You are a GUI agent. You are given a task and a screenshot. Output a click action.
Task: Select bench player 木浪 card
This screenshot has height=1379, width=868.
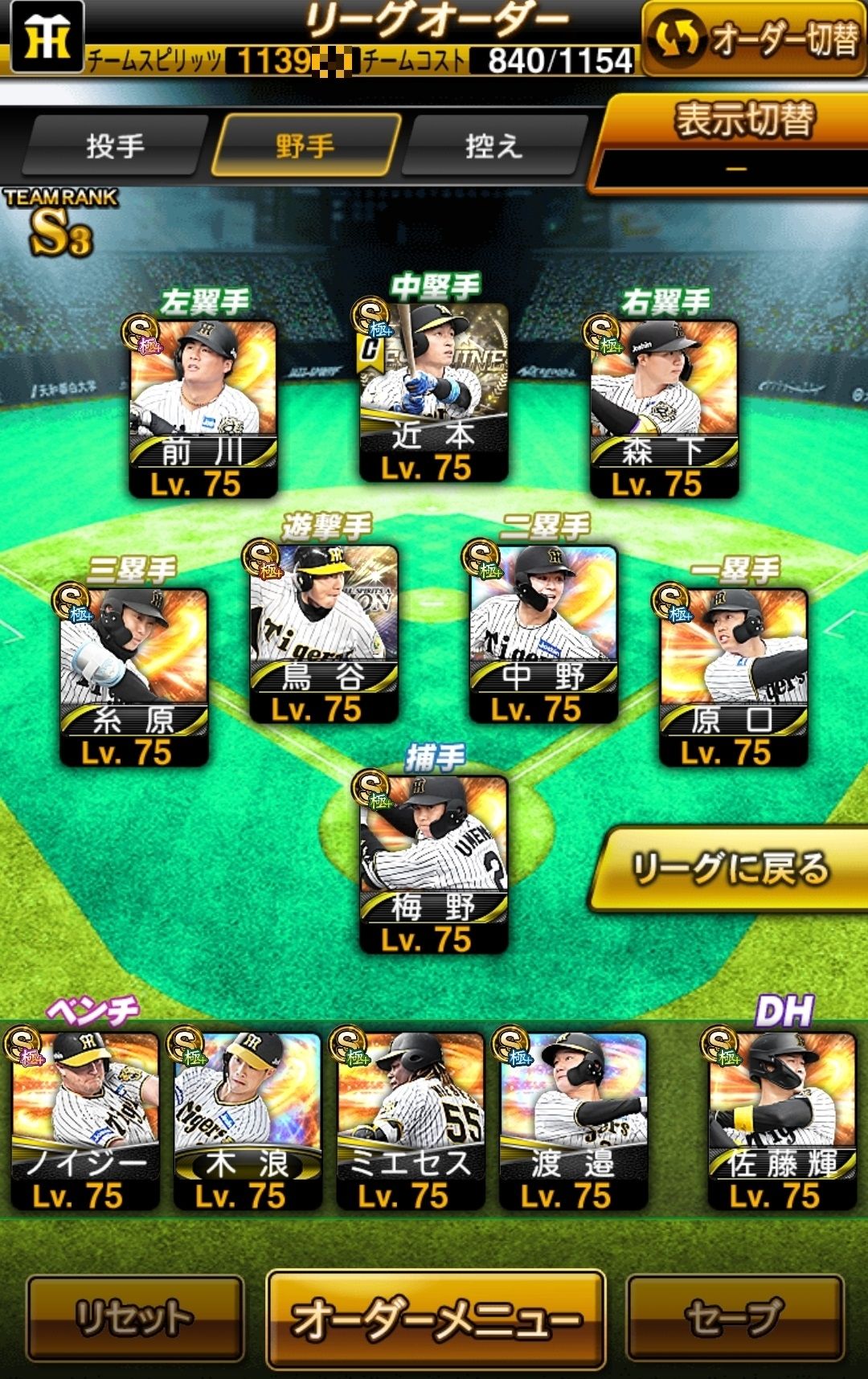click(x=247, y=1120)
